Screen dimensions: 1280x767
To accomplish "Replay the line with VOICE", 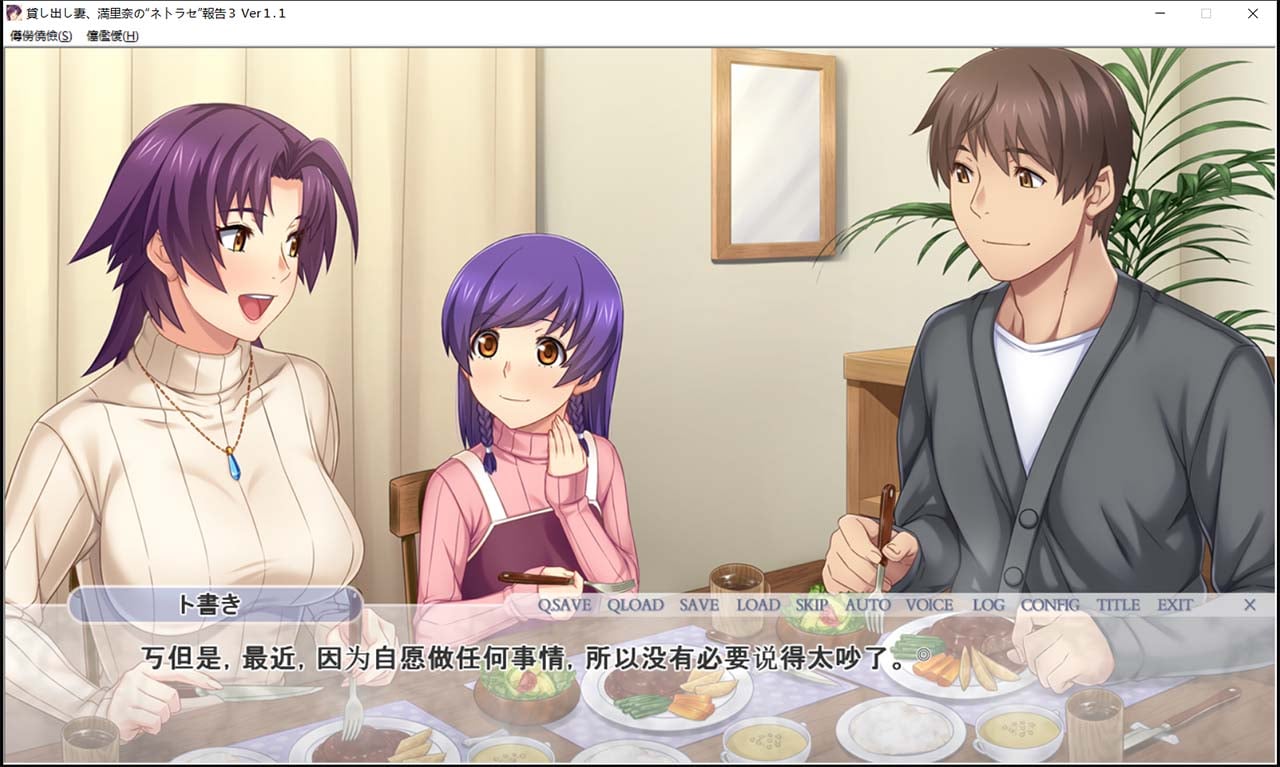I will (x=929, y=605).
